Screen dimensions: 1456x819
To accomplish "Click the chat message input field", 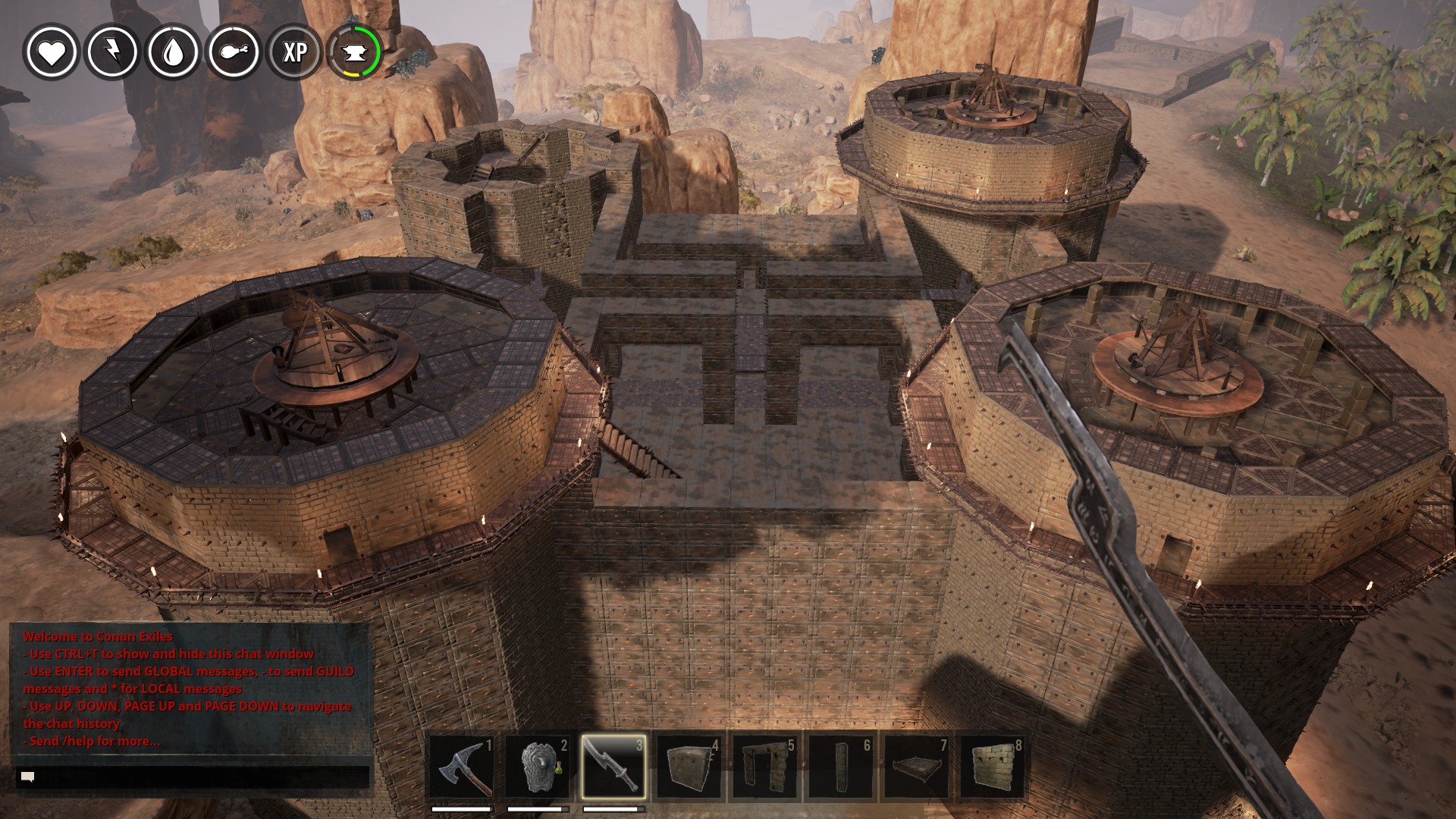I will (193, 777).
